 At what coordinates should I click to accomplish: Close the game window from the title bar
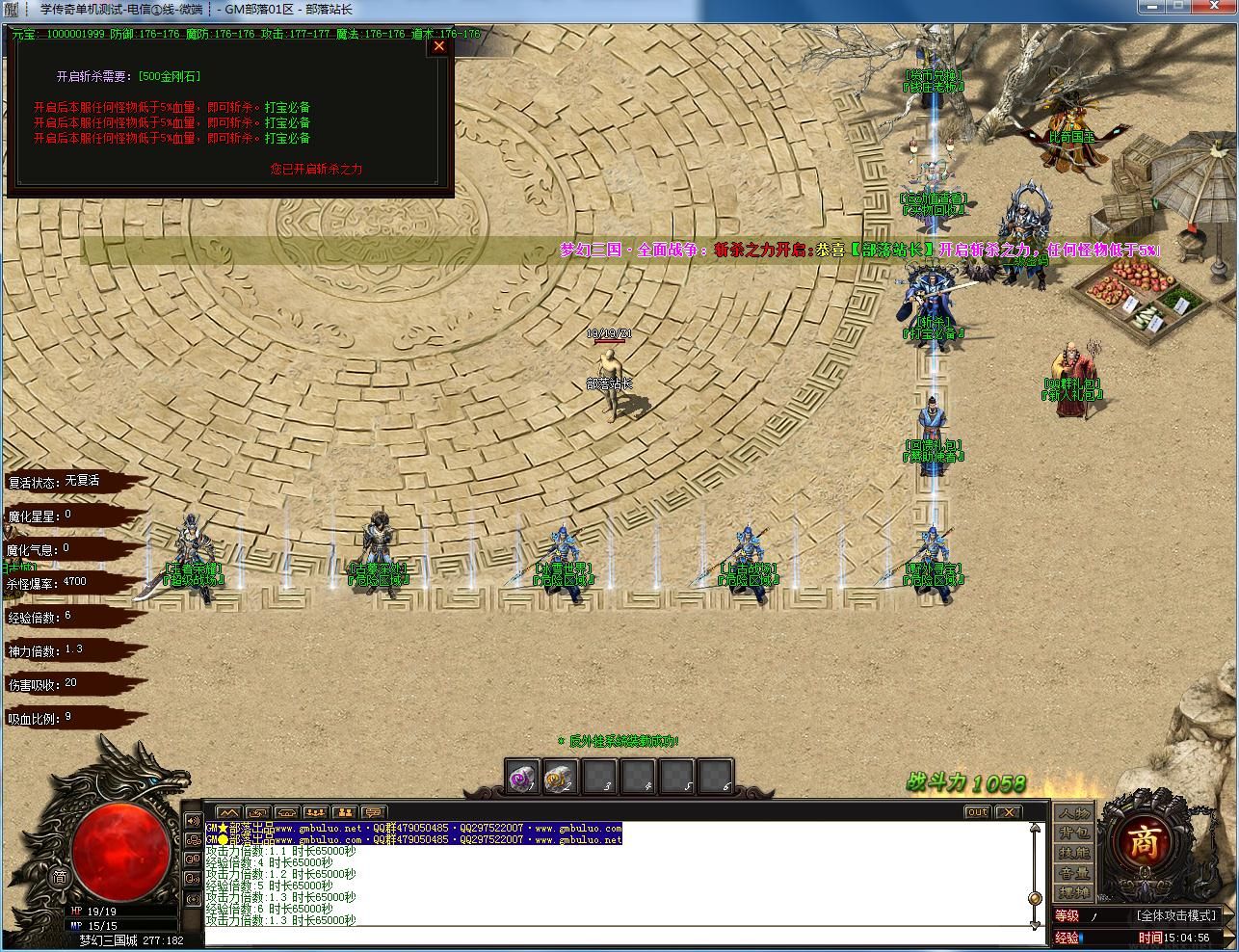pyautogui.click(x=1216, y=8)
